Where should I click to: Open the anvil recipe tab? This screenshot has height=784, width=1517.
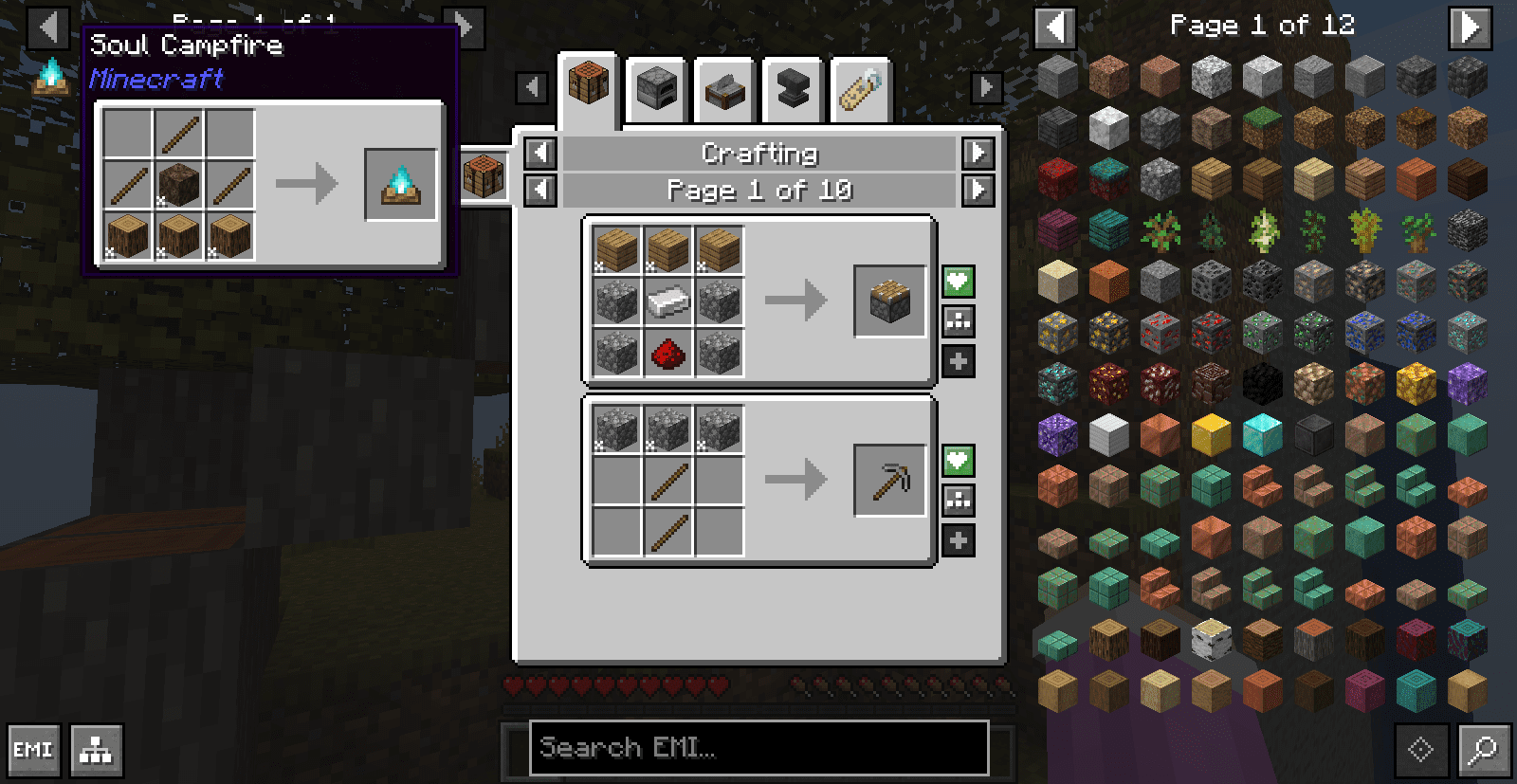724,91
